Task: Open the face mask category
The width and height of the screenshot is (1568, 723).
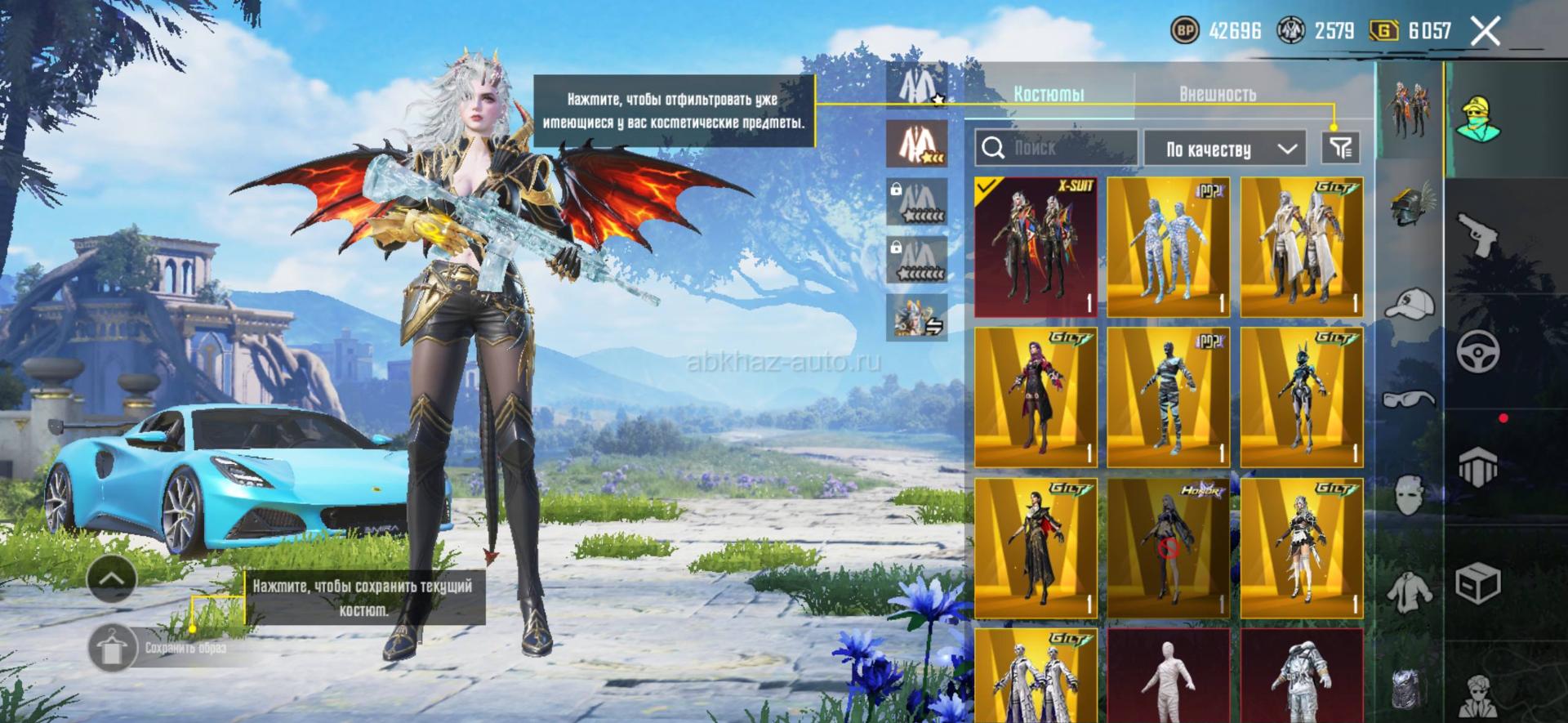Action: pos(1410,494)
